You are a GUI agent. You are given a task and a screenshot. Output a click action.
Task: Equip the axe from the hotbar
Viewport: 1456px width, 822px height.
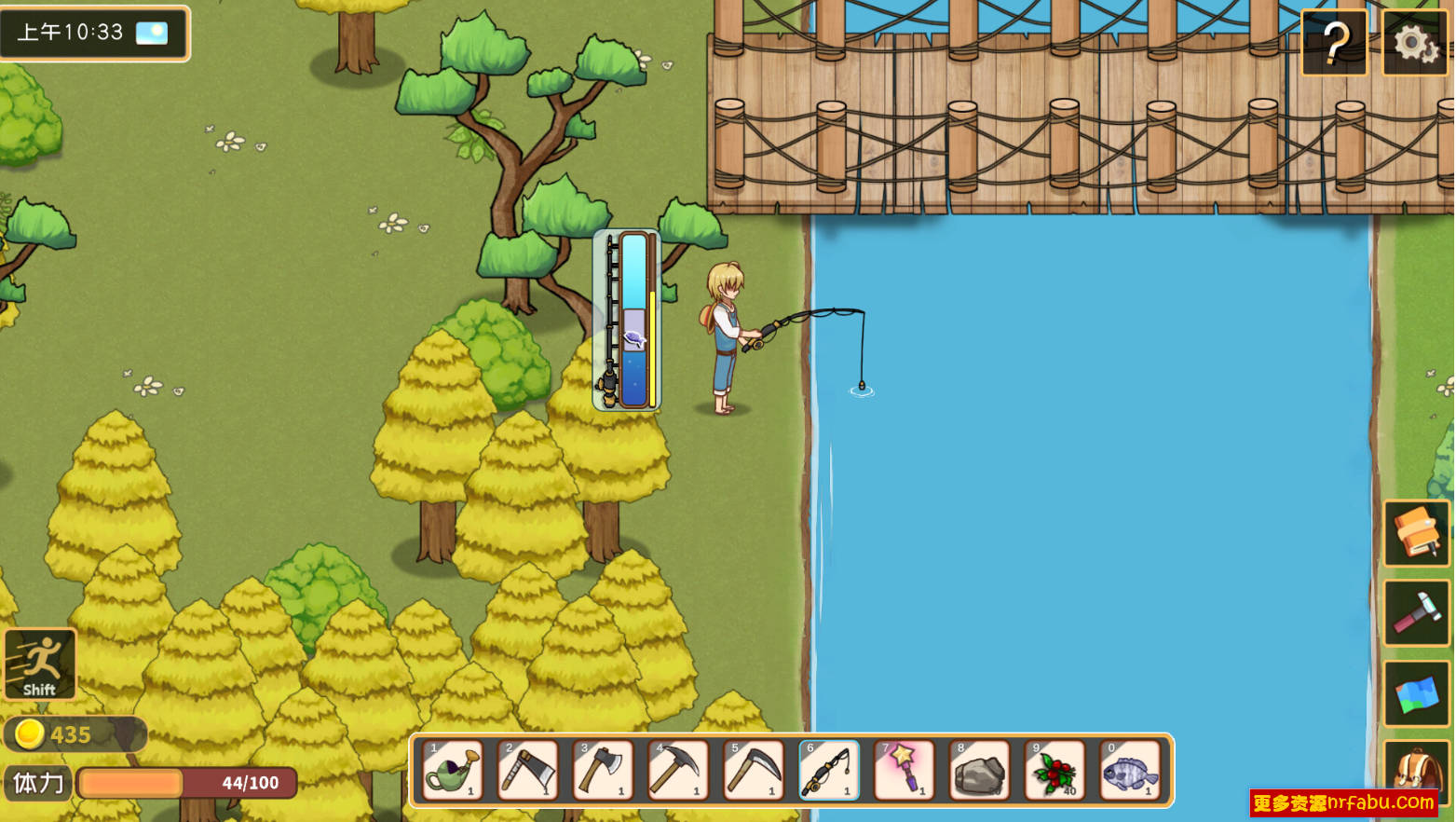[x=604, y=771]
